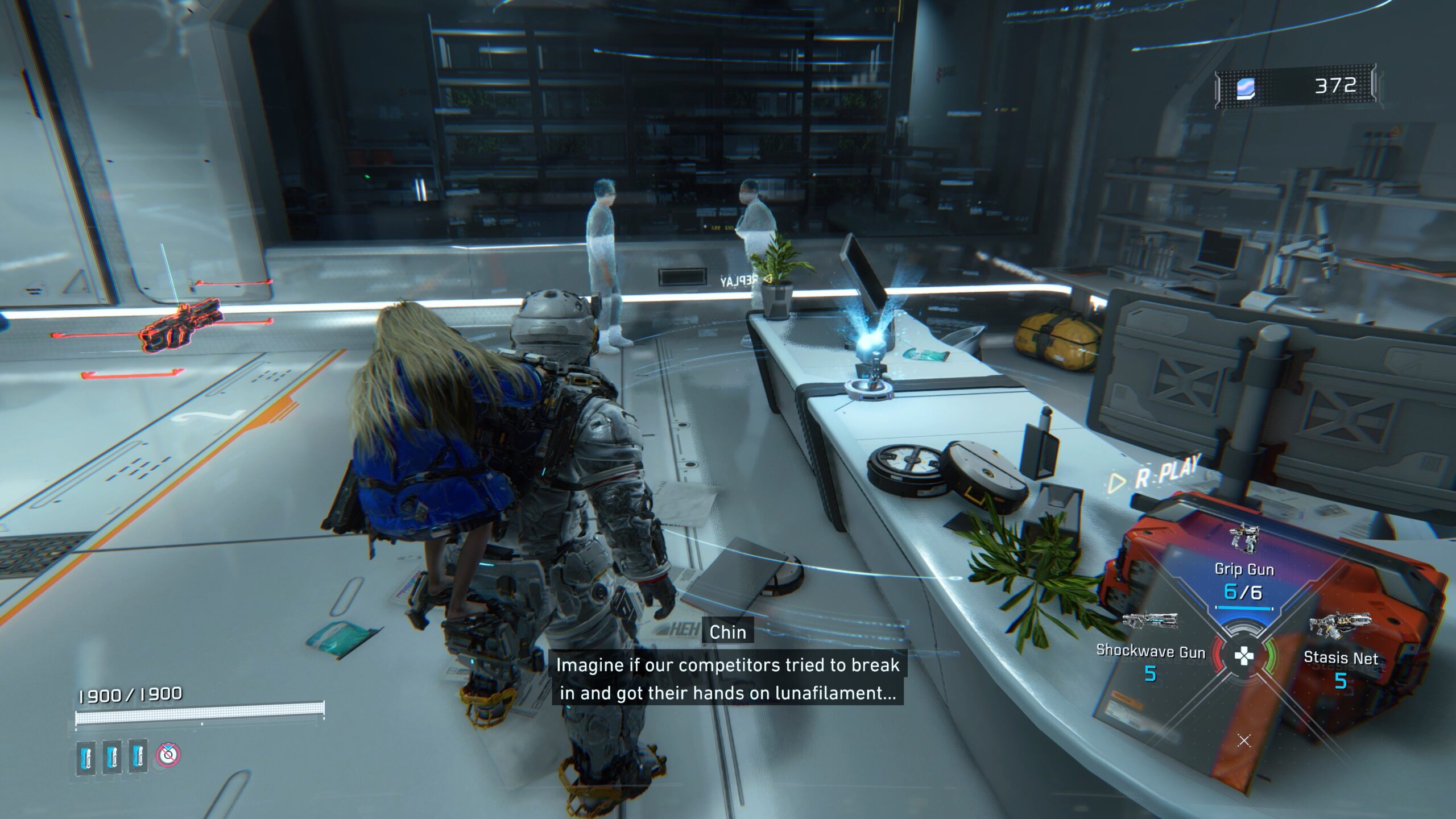1456x819 pixels.
Task: Click the lunafilament currency icon
Action: click(1244, 87)
